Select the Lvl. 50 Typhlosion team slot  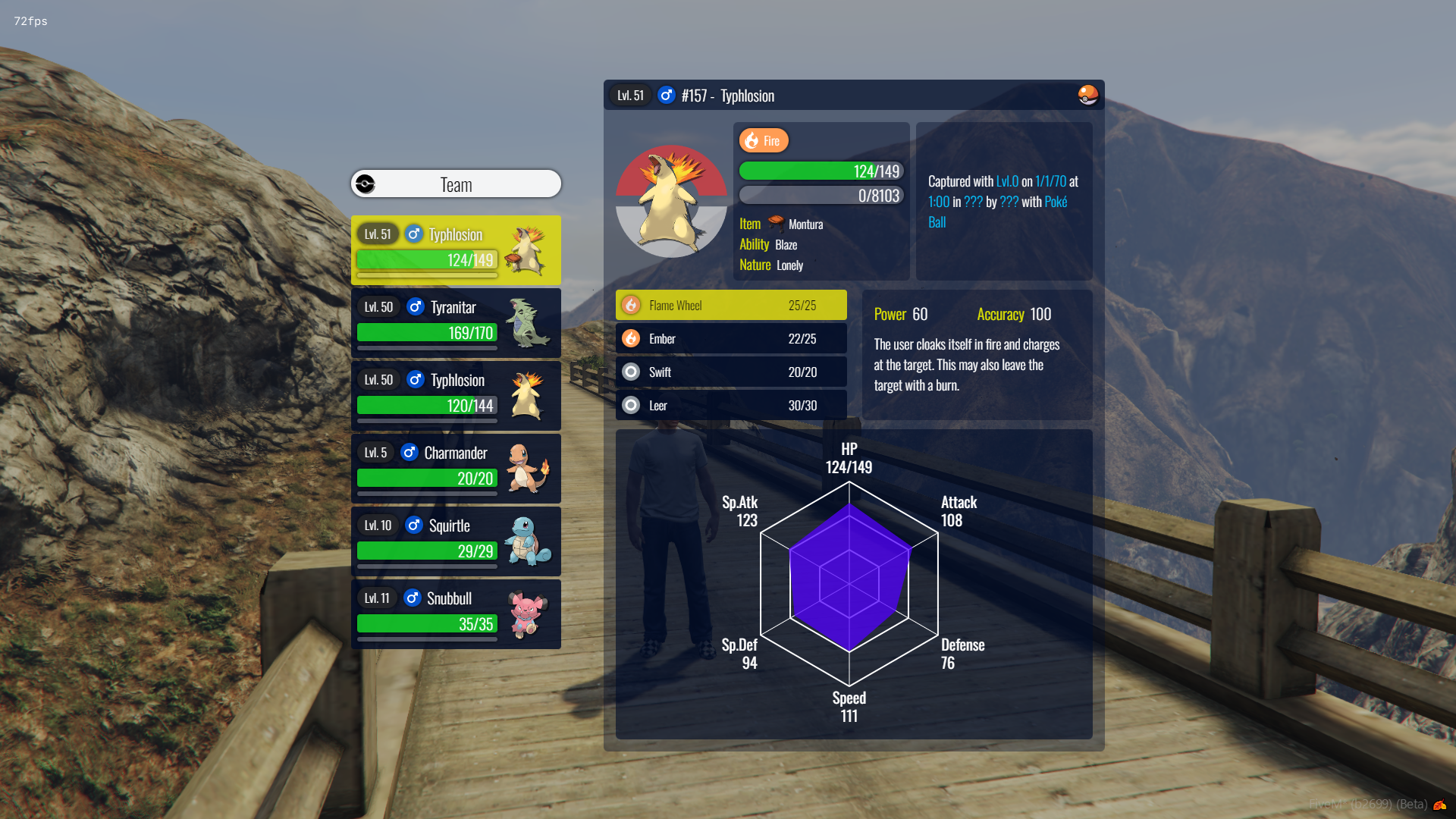point(456,395)
